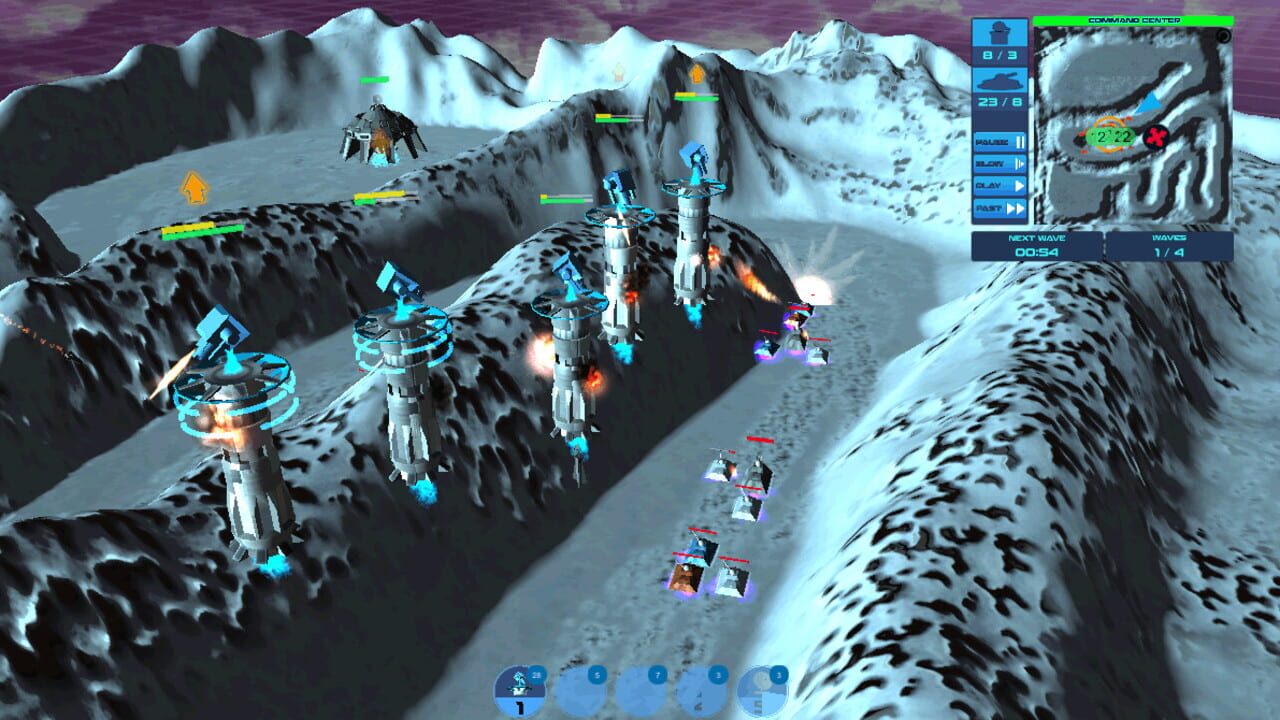Image resolution: width=1280 pixels, height=720 pixels.
Task: Select the first tower in the build bar
Action: point(519,690)
